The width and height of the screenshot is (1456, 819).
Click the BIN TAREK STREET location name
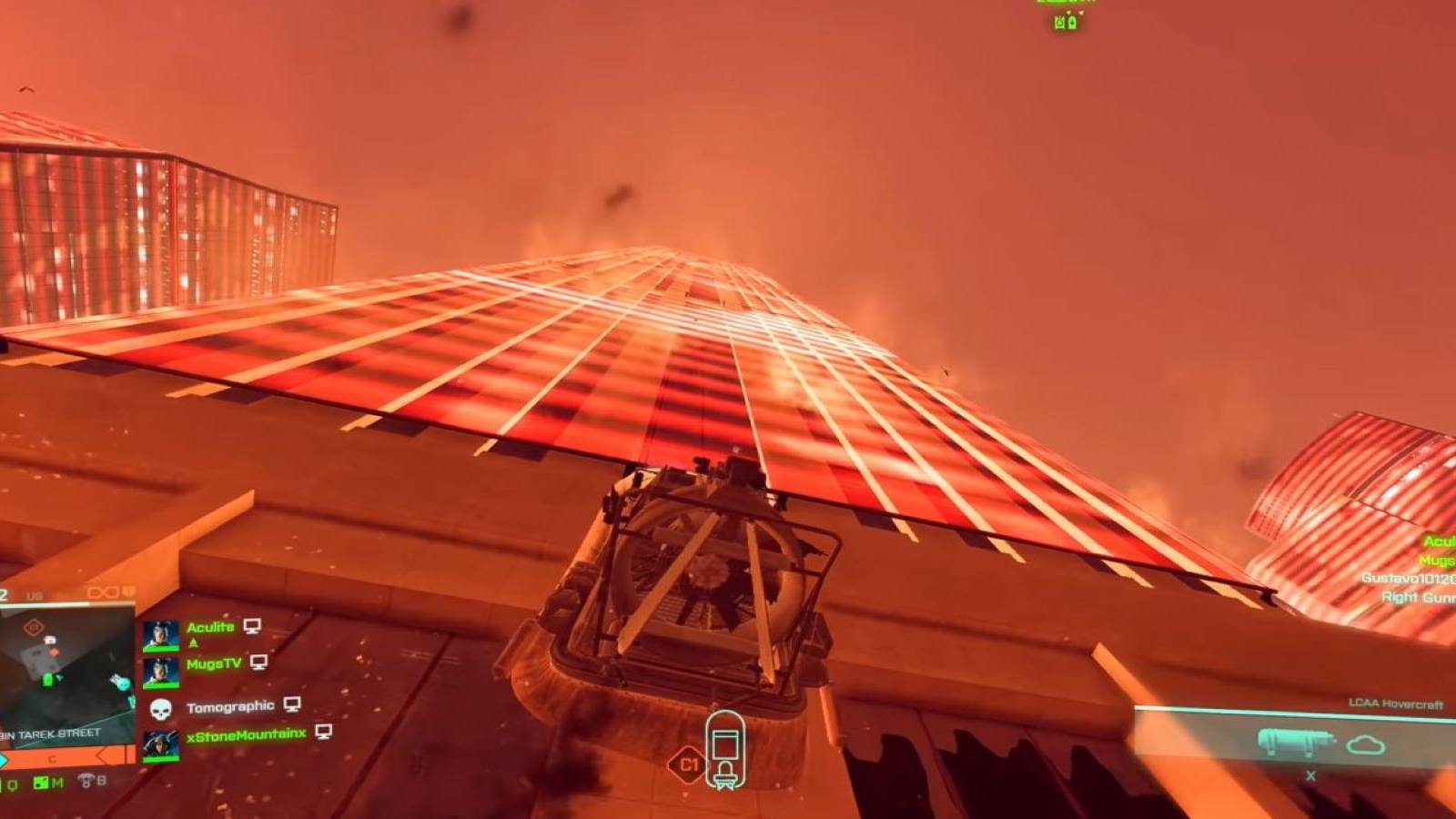point(50,733)
